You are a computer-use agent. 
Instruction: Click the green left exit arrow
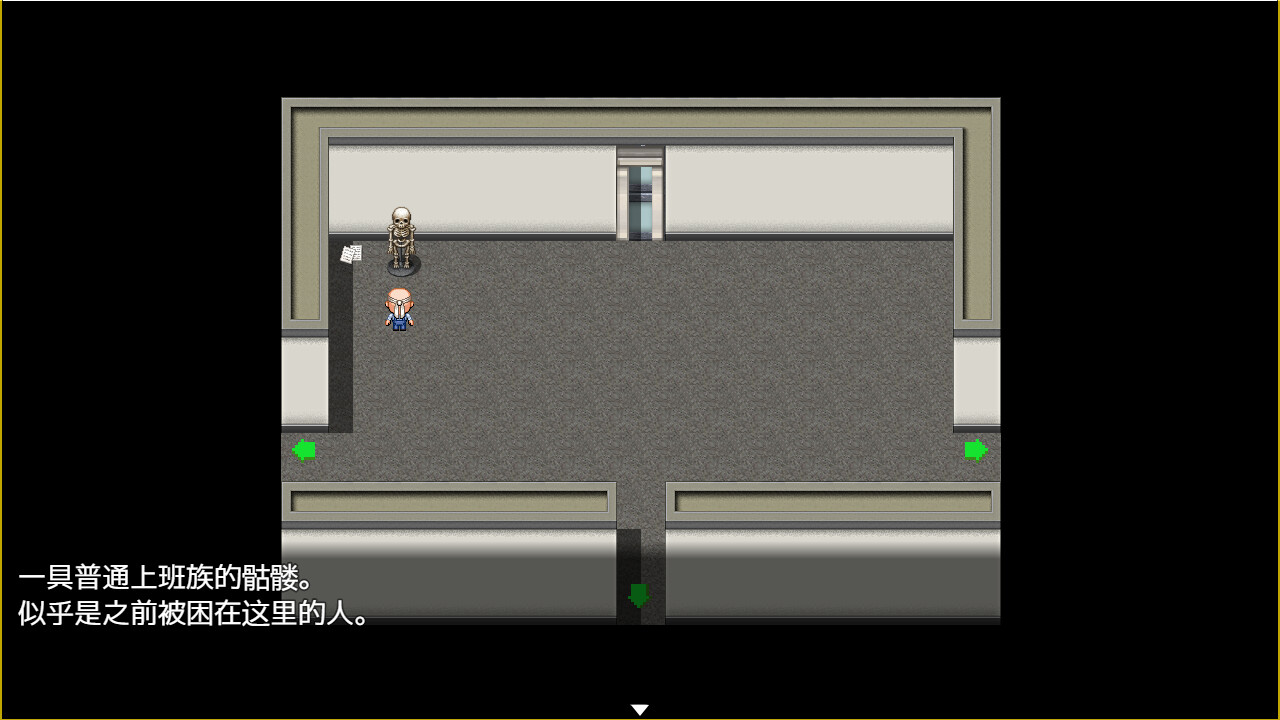[305, 448]
